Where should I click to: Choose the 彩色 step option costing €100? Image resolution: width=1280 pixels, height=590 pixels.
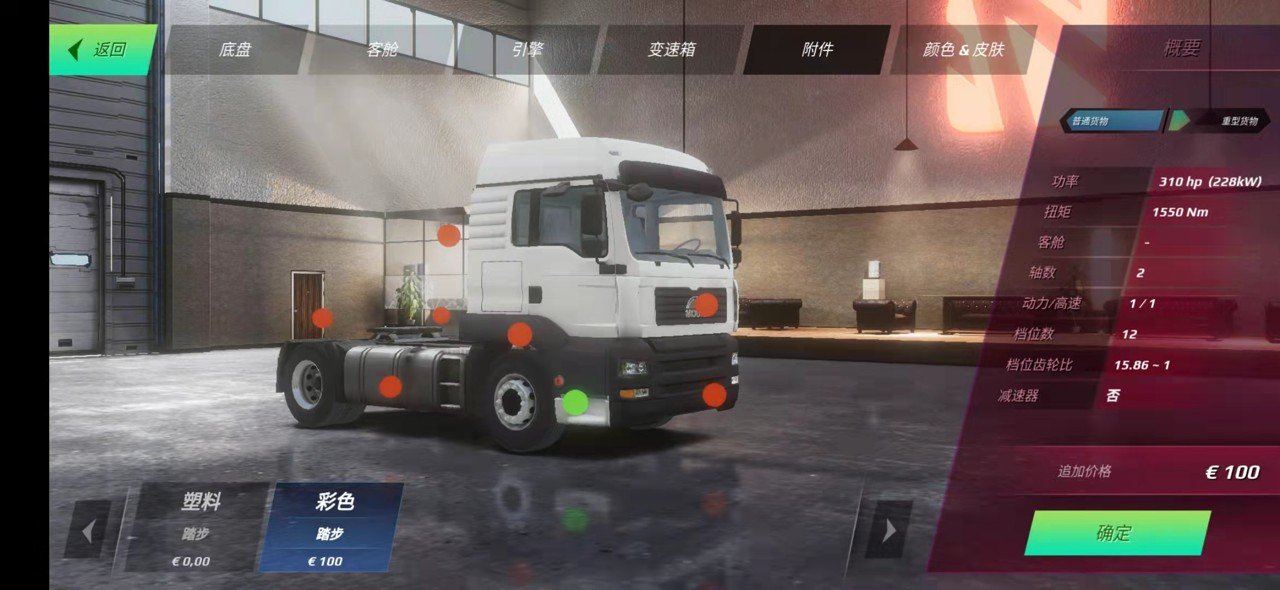[332, 527]
